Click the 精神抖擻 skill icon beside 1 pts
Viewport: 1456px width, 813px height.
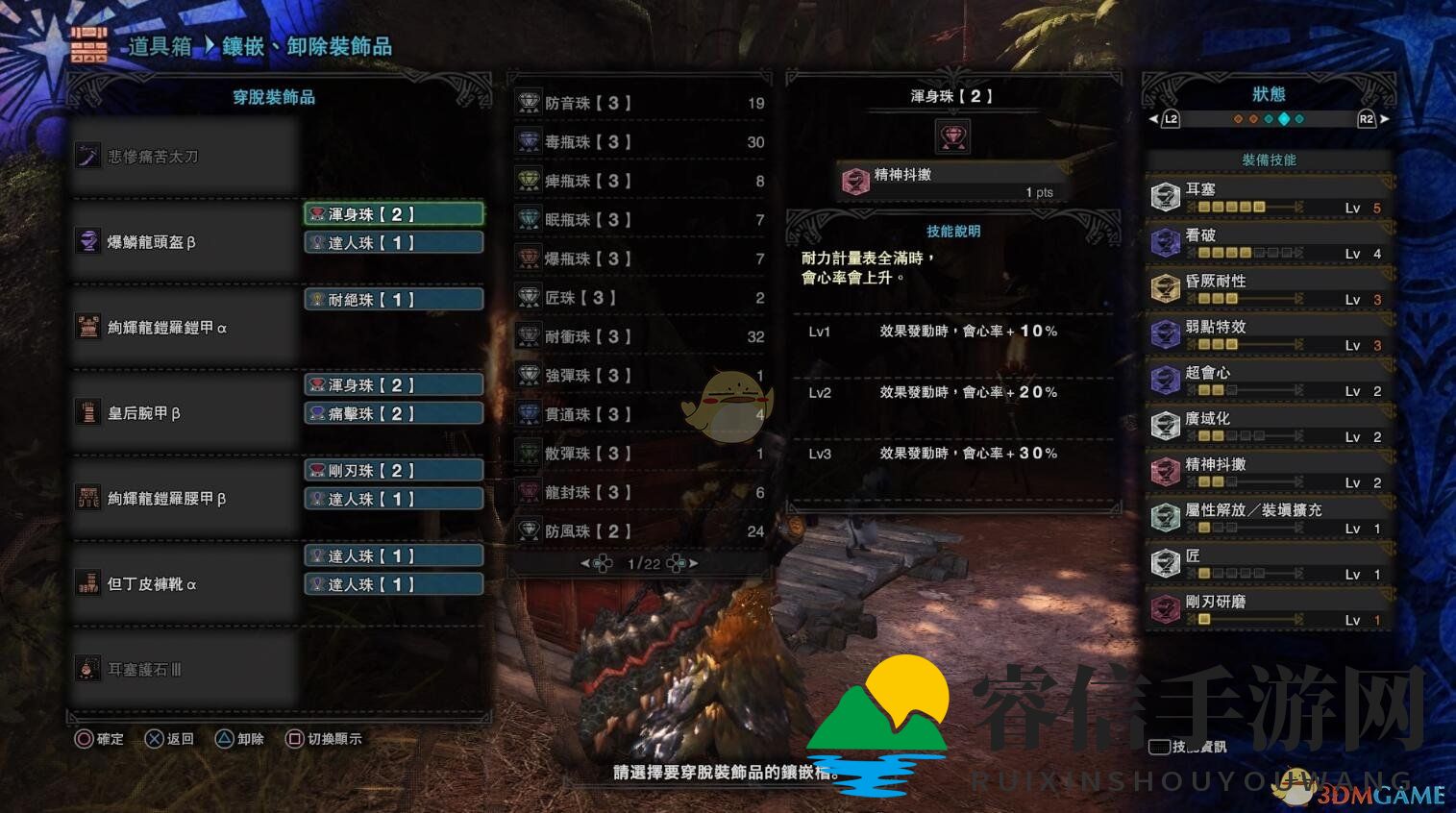tap(855, 180)
